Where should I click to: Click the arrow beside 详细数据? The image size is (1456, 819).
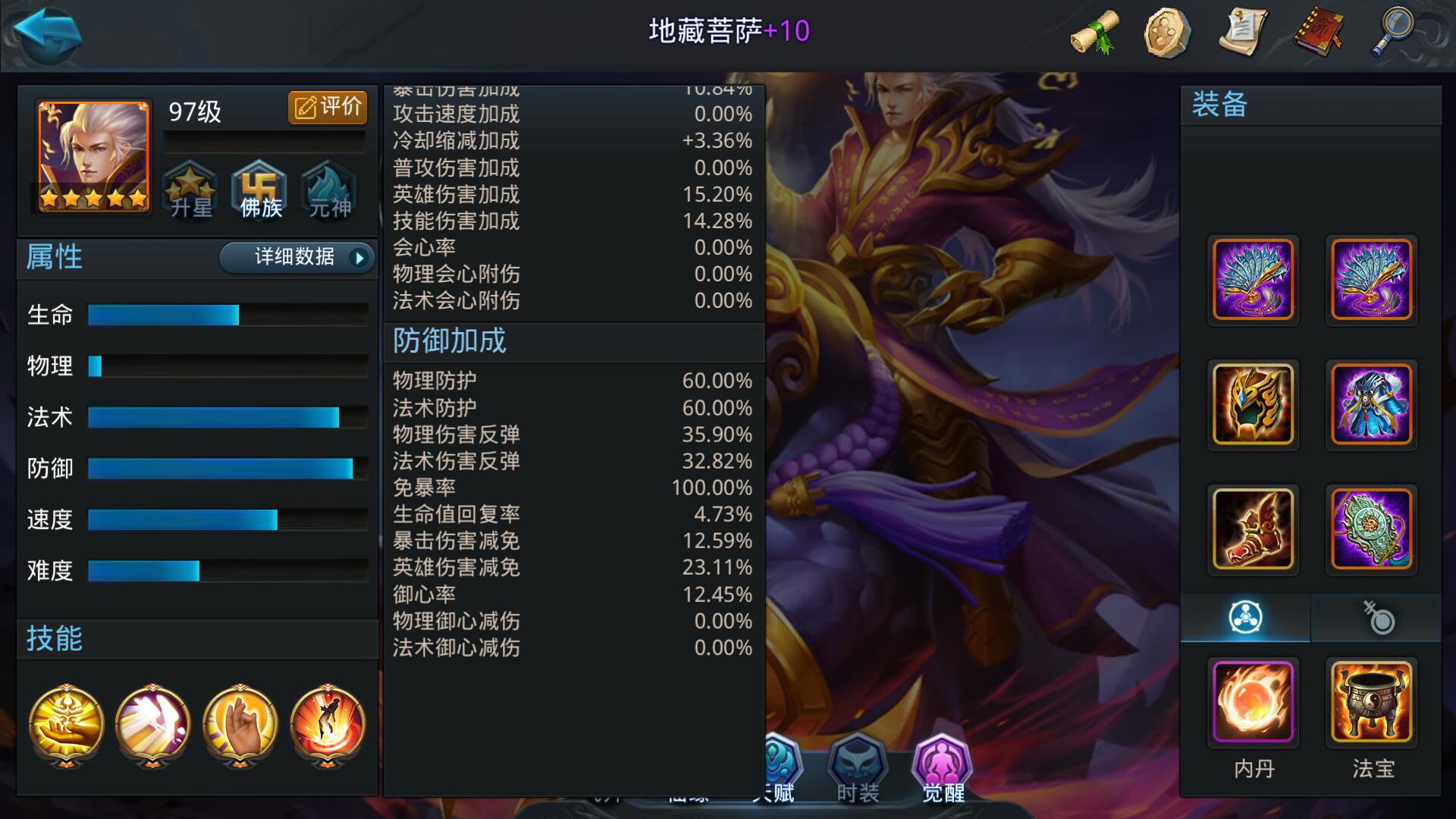(x=359, y=258)
